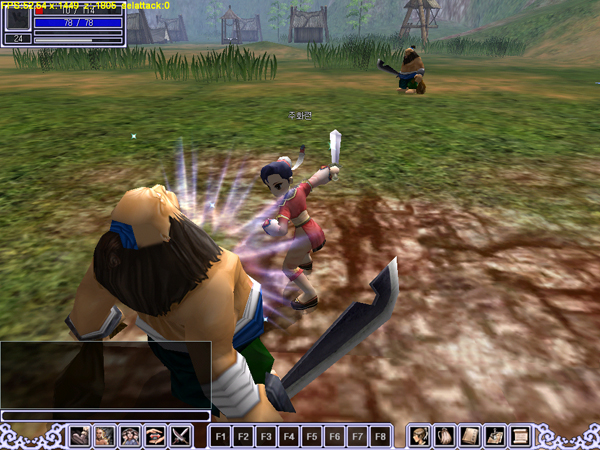
Task: Select the F8 hotkey slot
Action: coord(380,436)
